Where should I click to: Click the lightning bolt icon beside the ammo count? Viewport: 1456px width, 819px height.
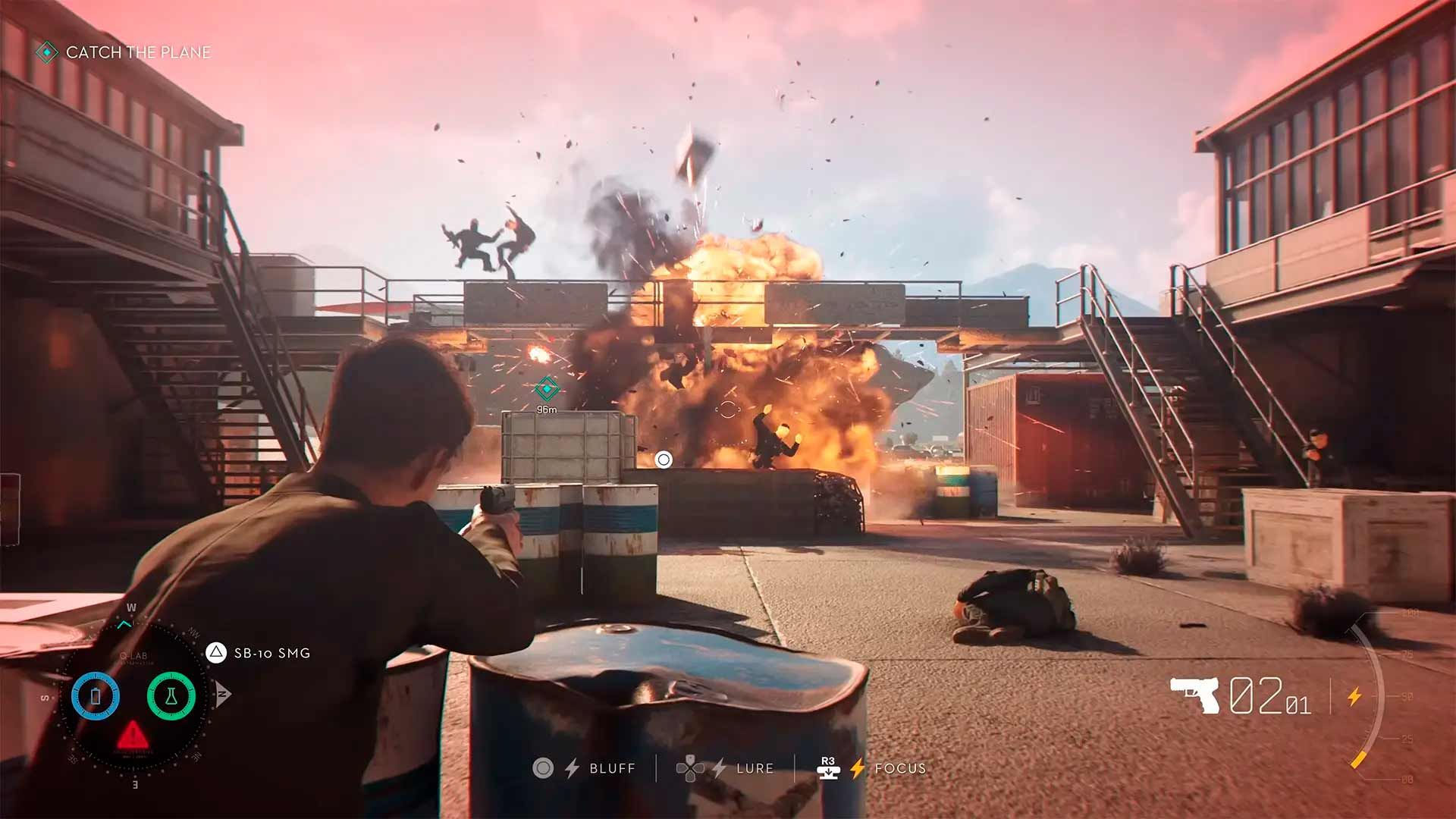pos(1354,696)
